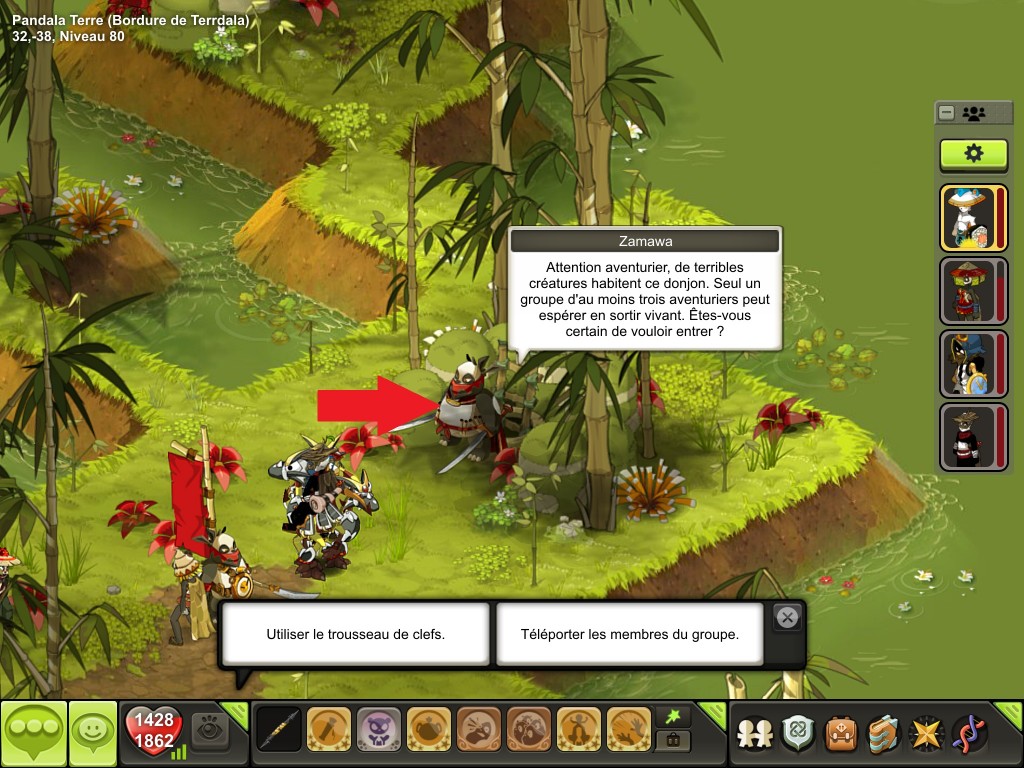The width and height of the screenshot is (1024, 768).
Task: Open the smiley emote menu
Action: pyautogui.click(x=93, y=734)
